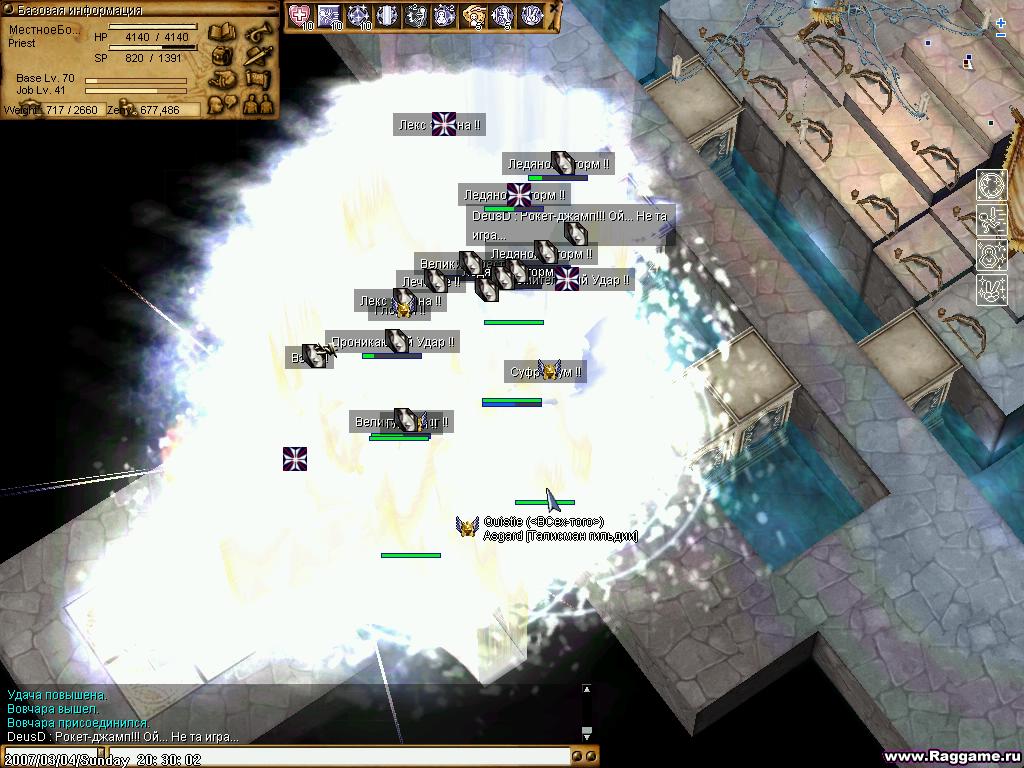Zoom out the minimap with the minus button
This screenshot has height=768, width=1024.
click(1001, 35)
